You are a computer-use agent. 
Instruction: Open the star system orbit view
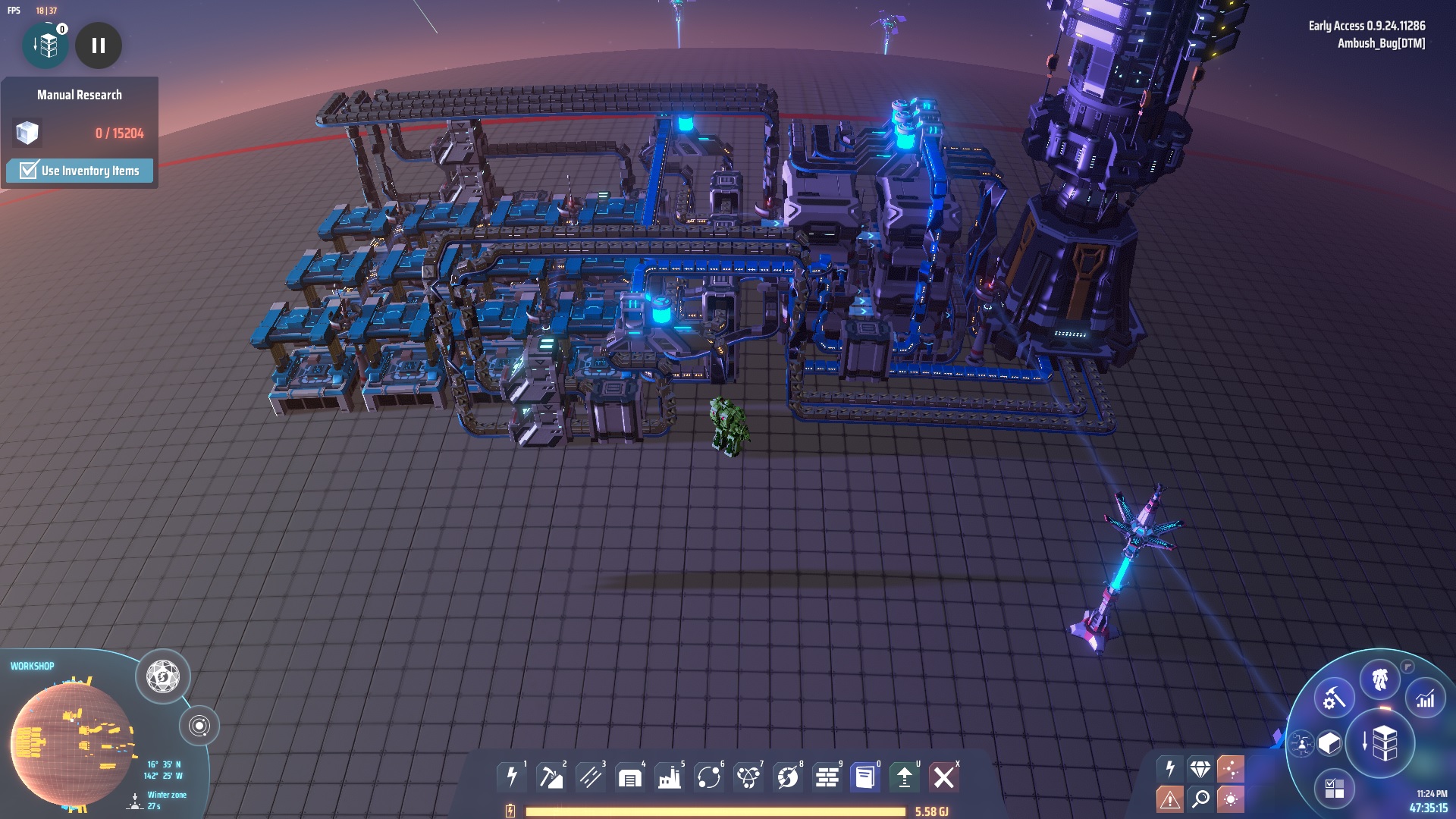coord(199,726)
